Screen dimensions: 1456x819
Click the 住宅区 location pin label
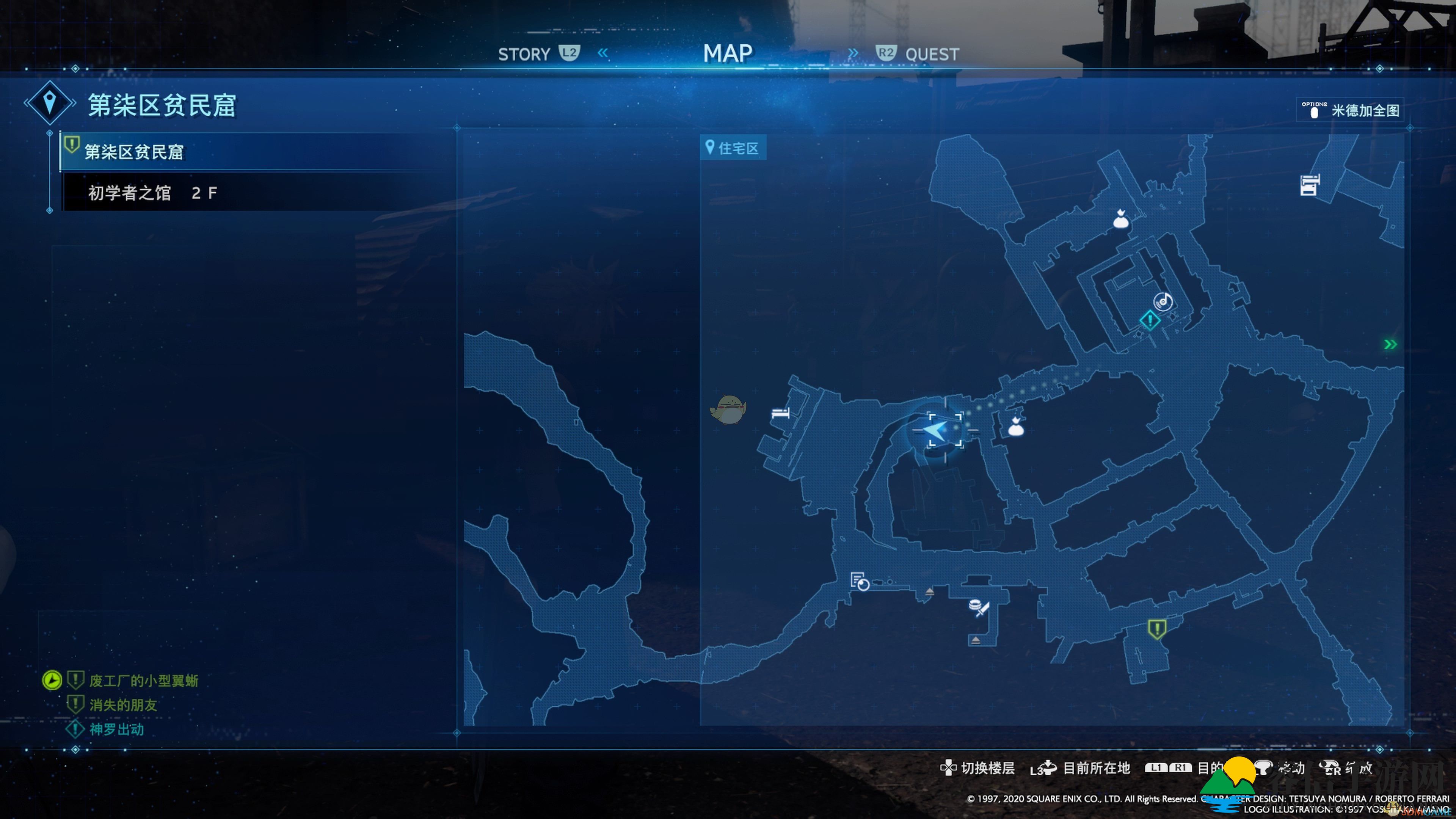click(733, 148)
